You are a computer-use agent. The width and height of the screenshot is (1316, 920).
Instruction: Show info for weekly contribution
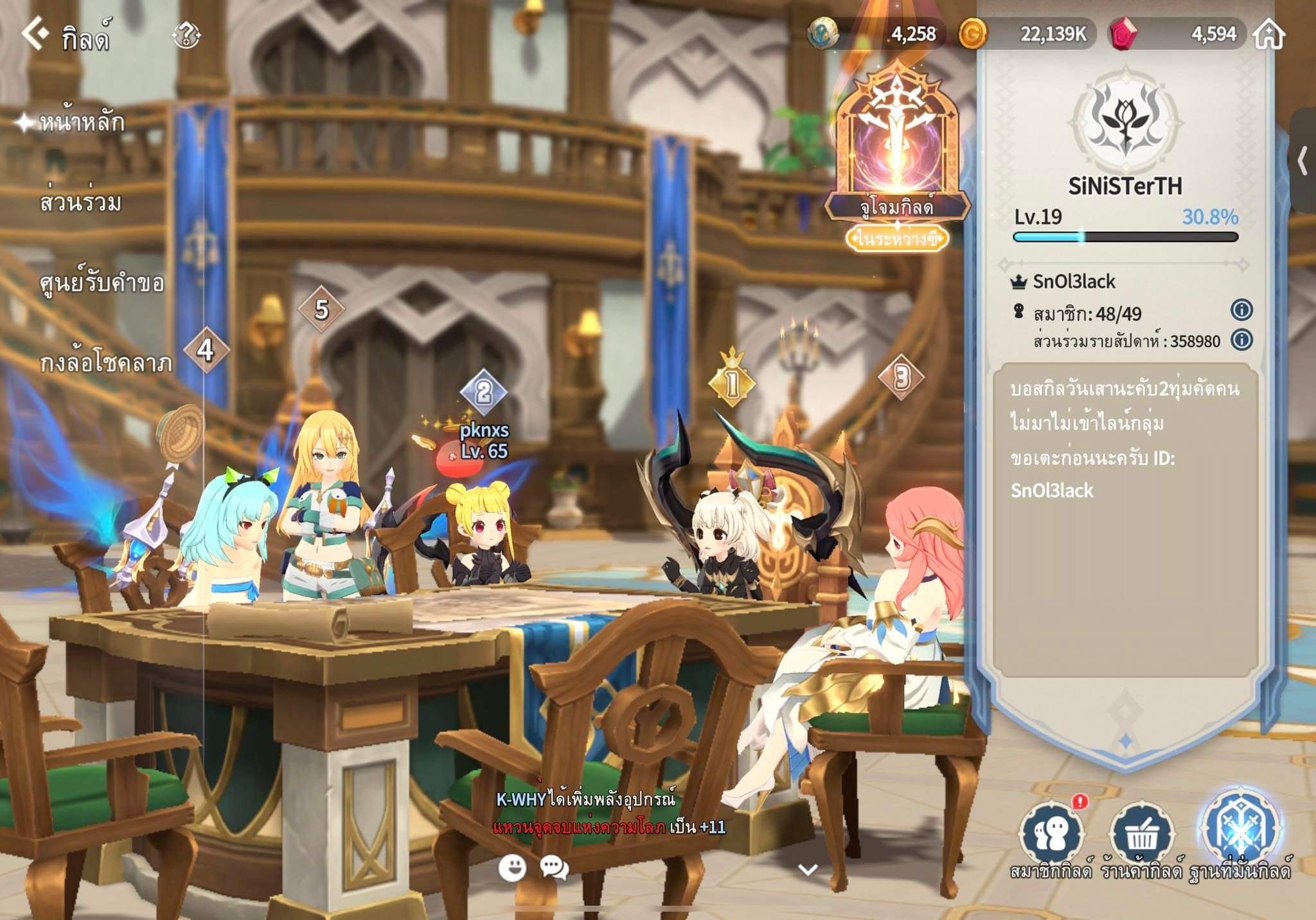tap(1241, 339)
